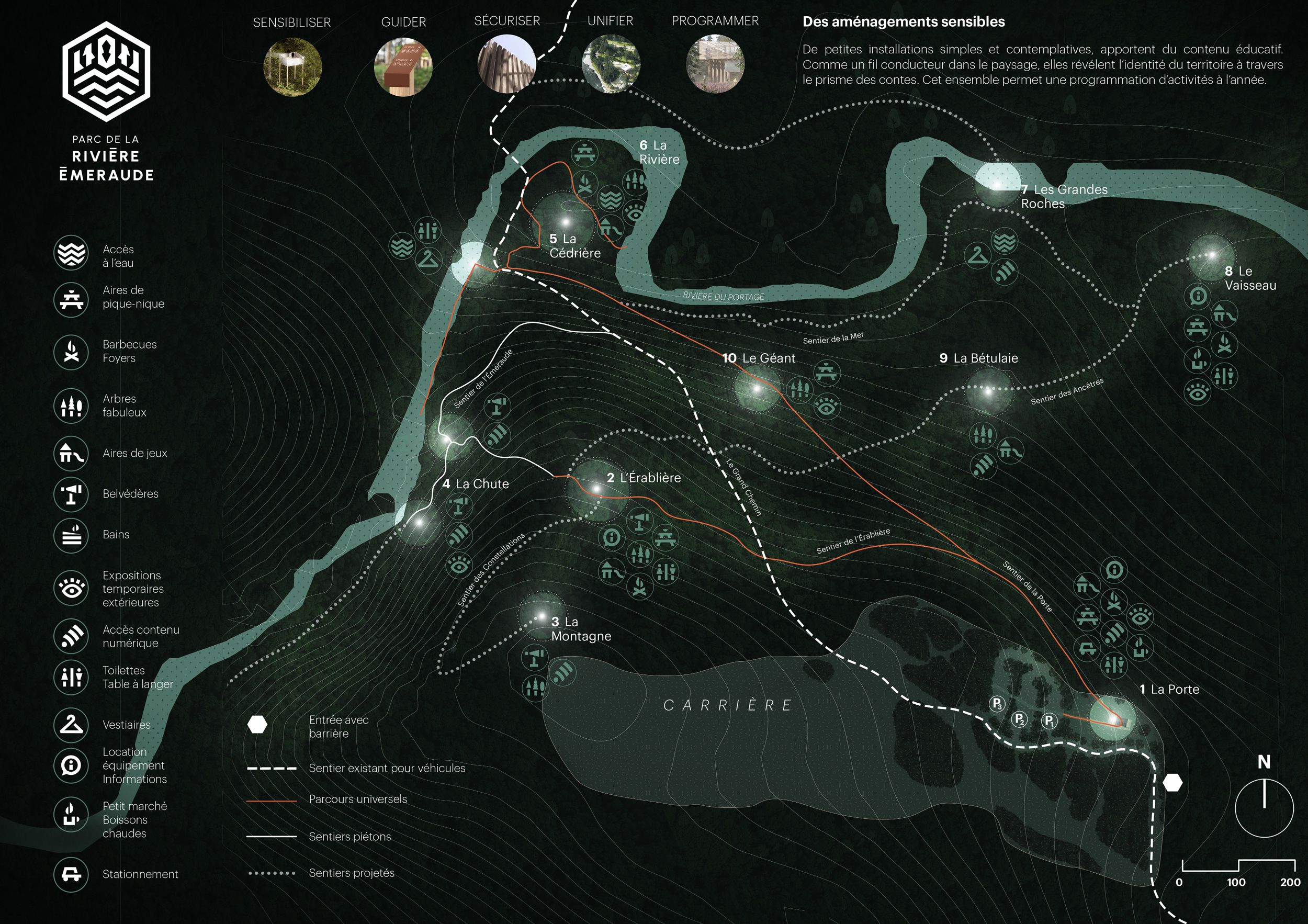
Task: Select the Arbres fabuleux legend entry
Action: click(x=71, y=405)
